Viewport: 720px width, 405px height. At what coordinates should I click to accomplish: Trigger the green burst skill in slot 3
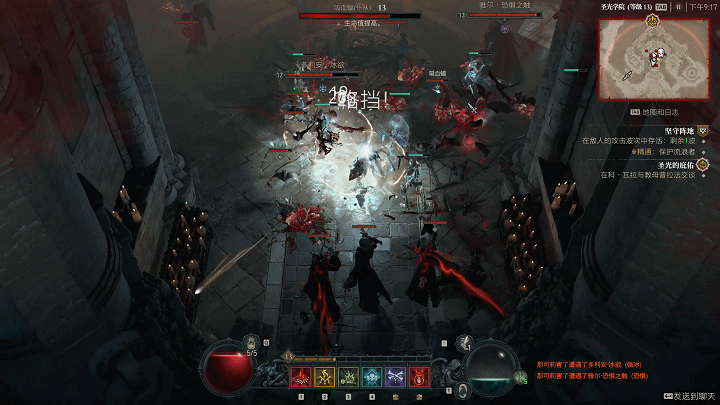point(348,376)
